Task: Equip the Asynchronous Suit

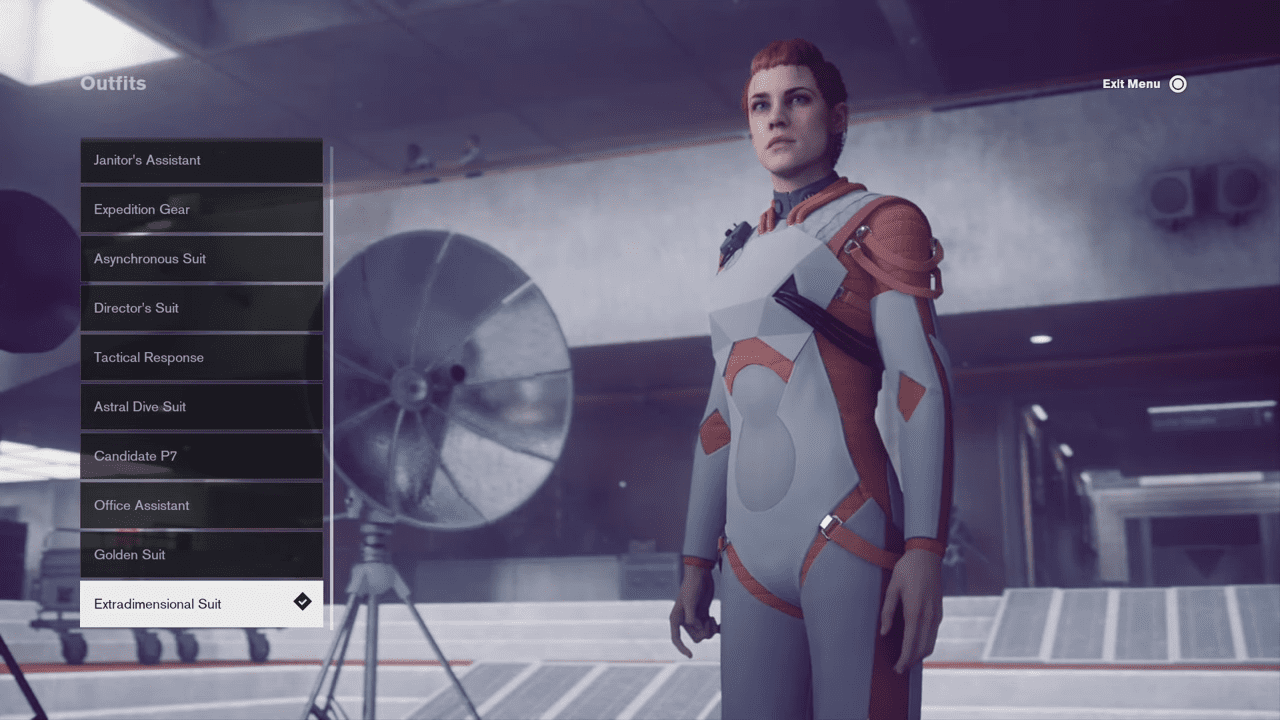Action: point(201,259)
